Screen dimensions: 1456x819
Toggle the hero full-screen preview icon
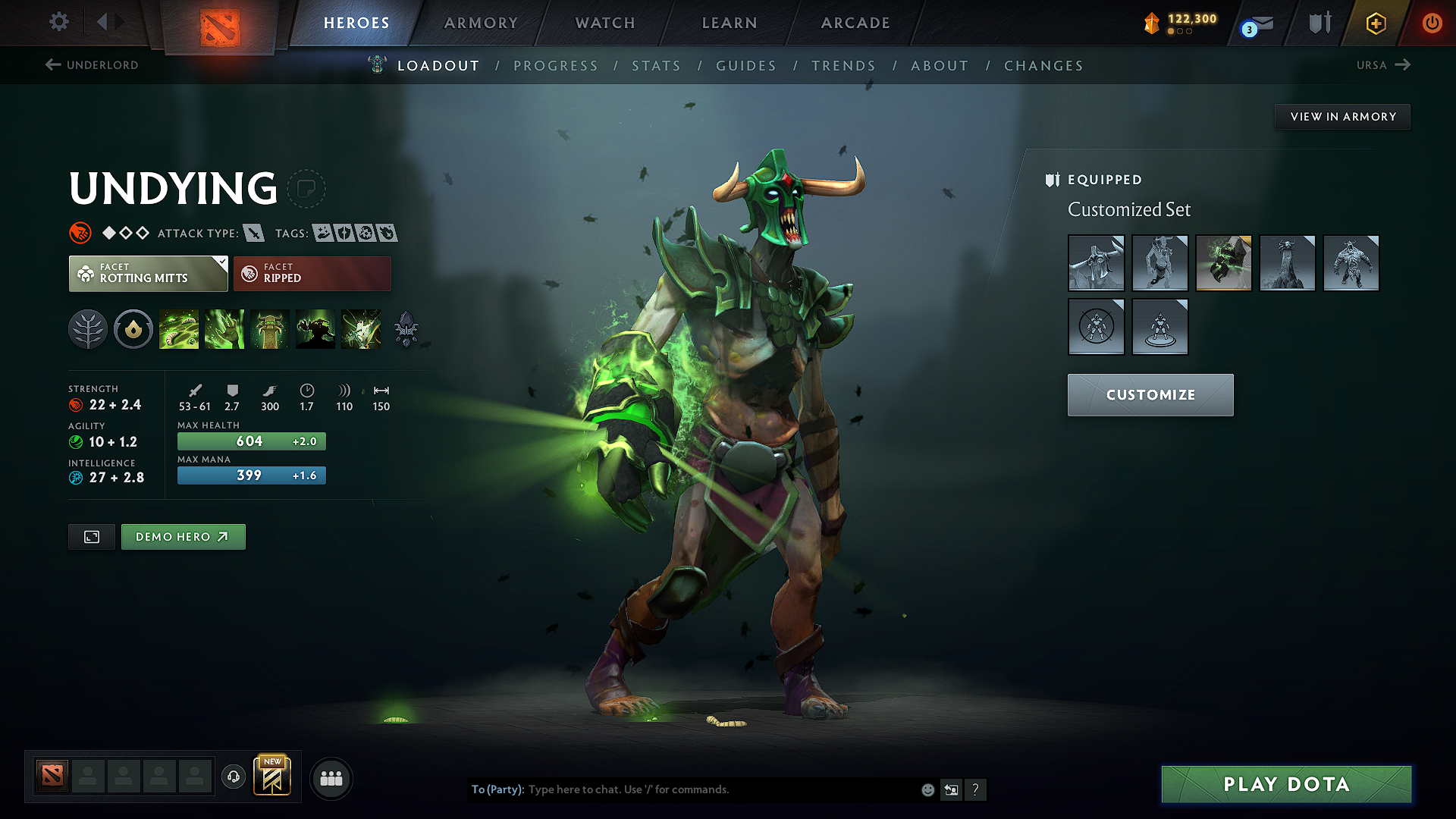click(91, 536)
